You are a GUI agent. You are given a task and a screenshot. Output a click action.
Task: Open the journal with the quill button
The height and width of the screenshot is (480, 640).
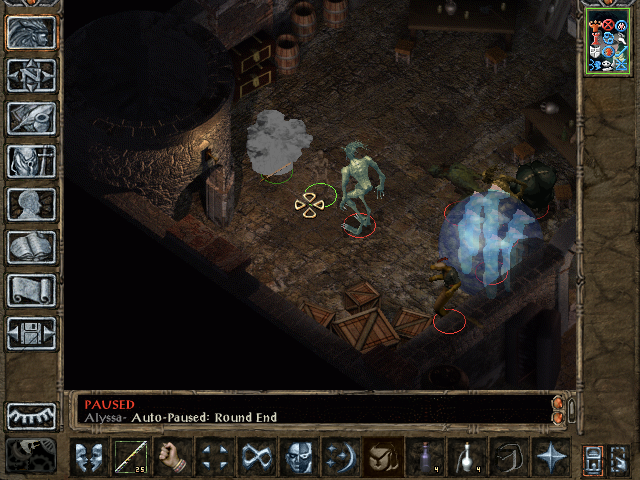pyautogui.click(x=31, y=118)
